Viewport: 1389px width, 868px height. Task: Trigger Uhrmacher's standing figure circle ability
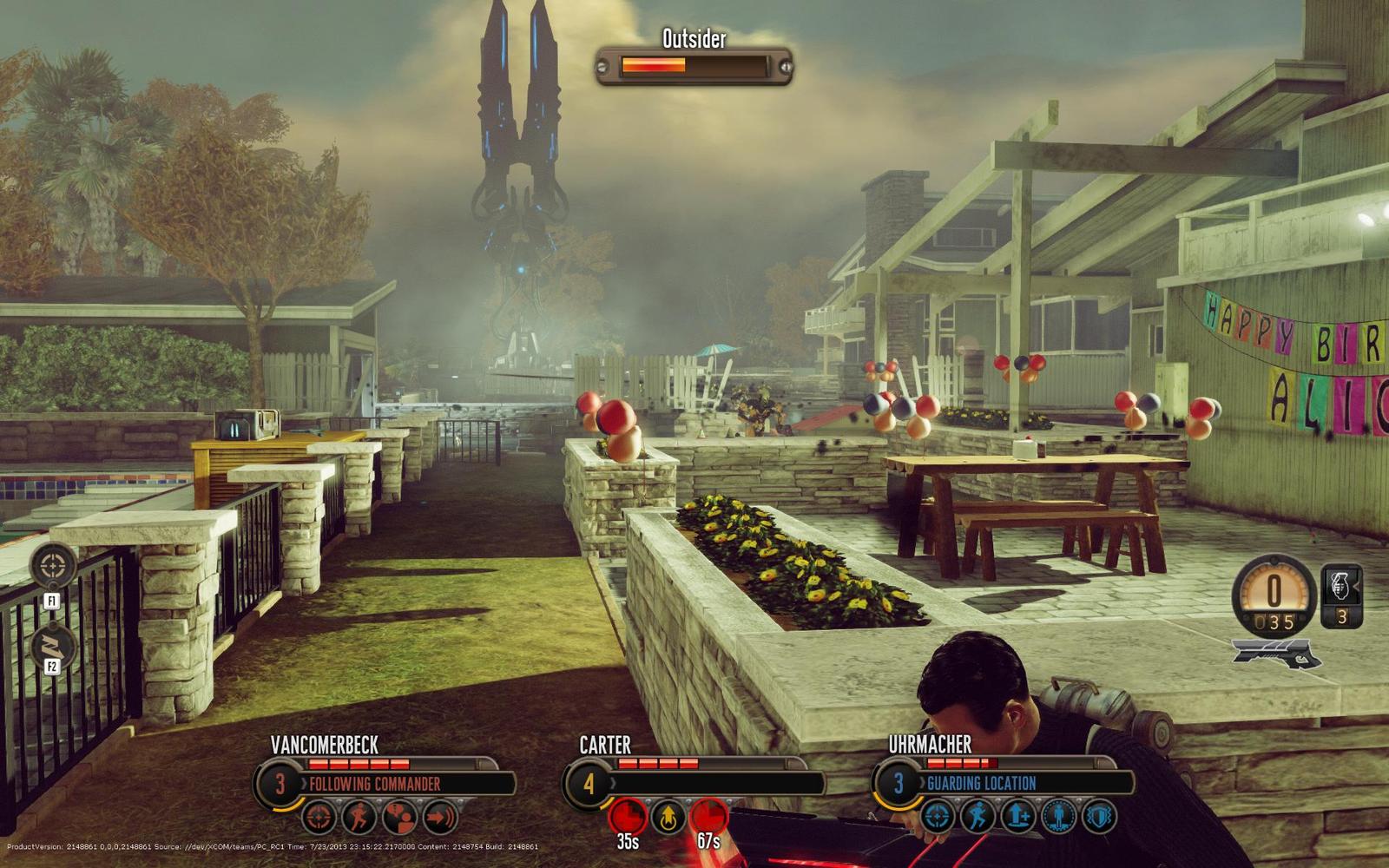1057,817
